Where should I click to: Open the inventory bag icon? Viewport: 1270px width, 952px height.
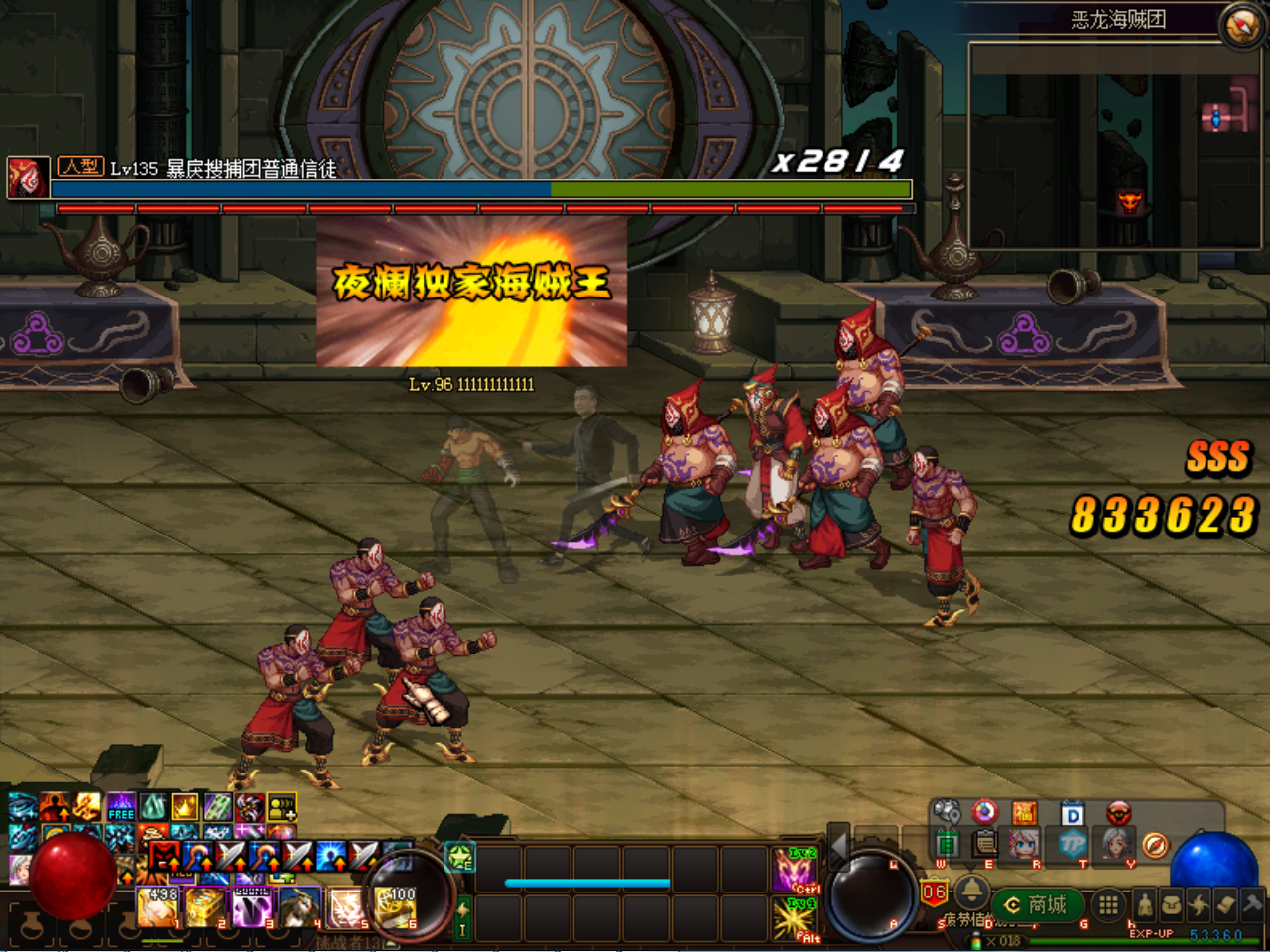point(1171,904)
